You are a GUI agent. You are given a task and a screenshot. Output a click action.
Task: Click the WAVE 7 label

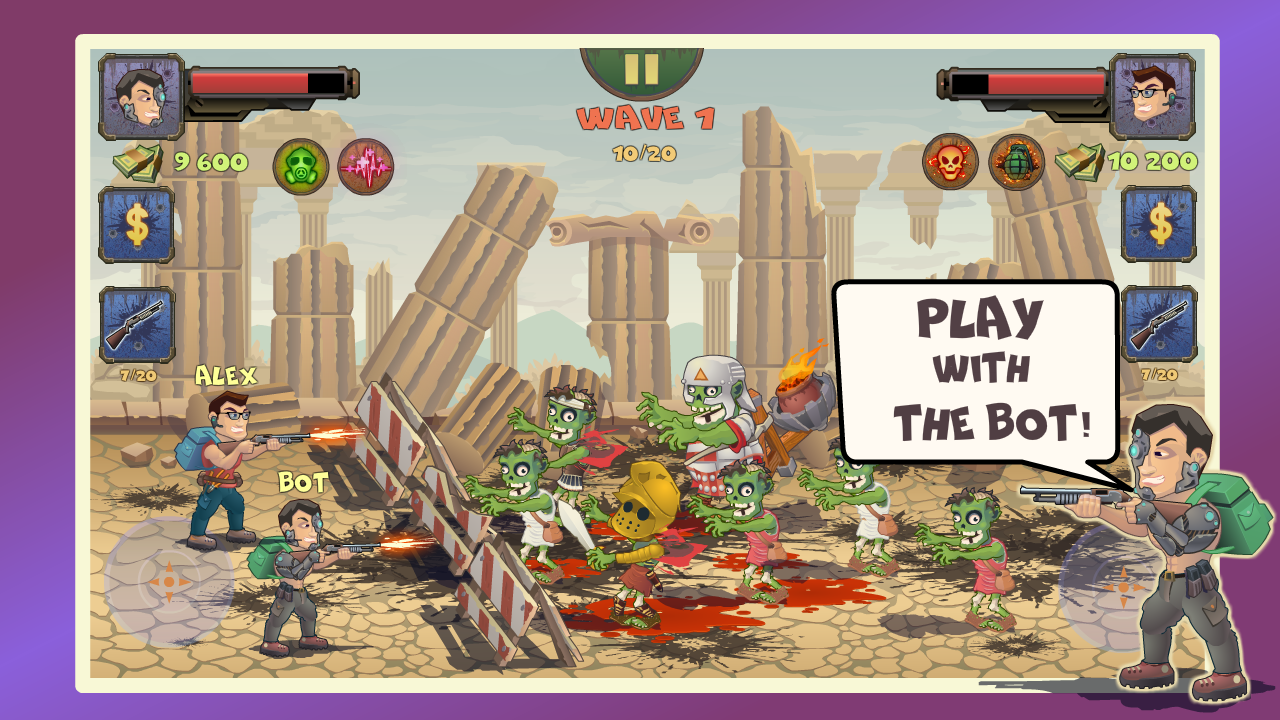click(x=645, y=118)
